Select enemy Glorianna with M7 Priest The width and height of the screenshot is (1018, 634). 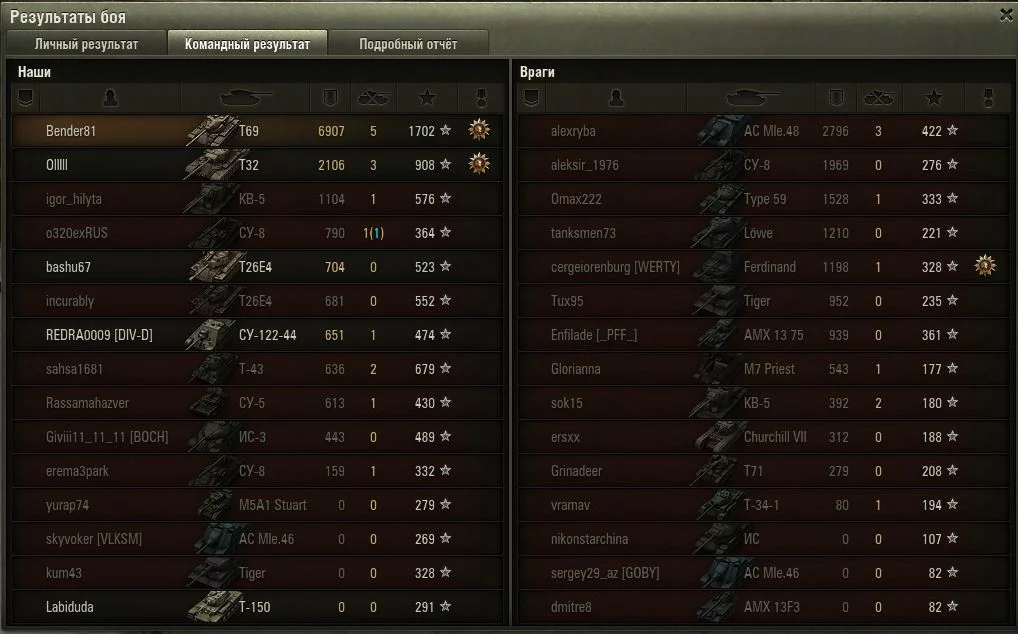point(576,369)
